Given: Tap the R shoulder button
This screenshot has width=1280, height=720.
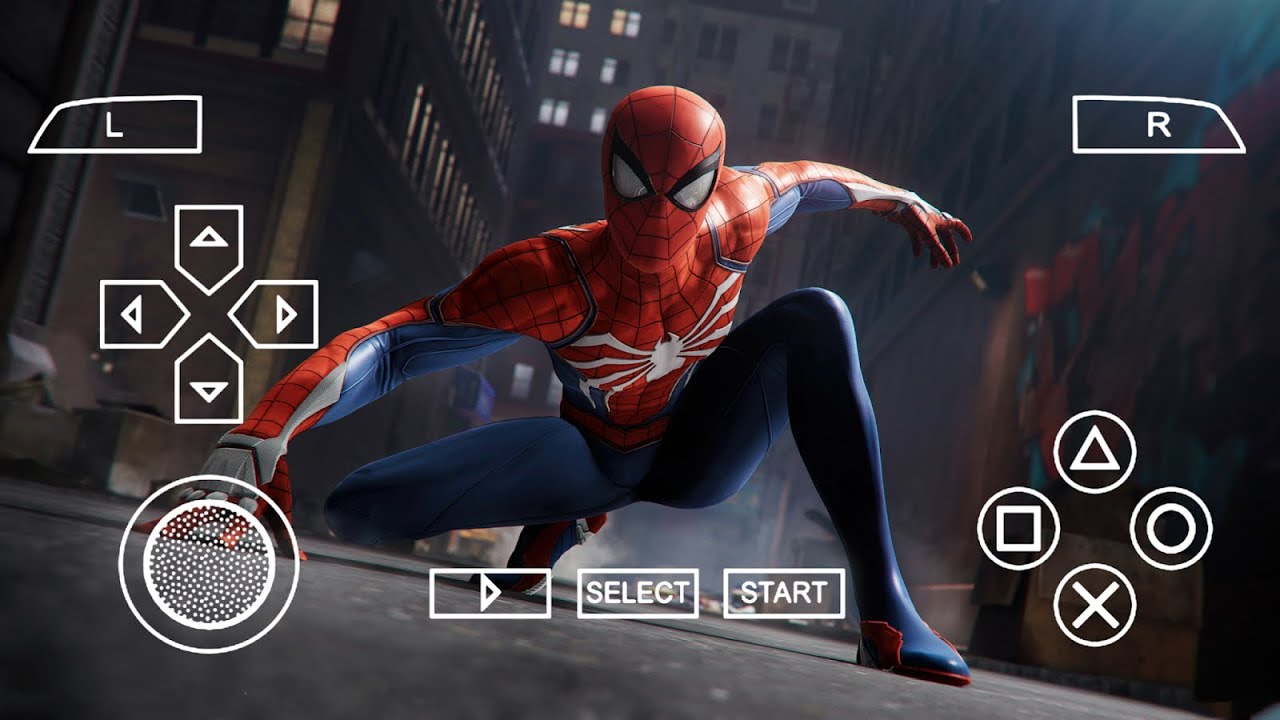Looking at the screenshot, I should [1158, 125].
